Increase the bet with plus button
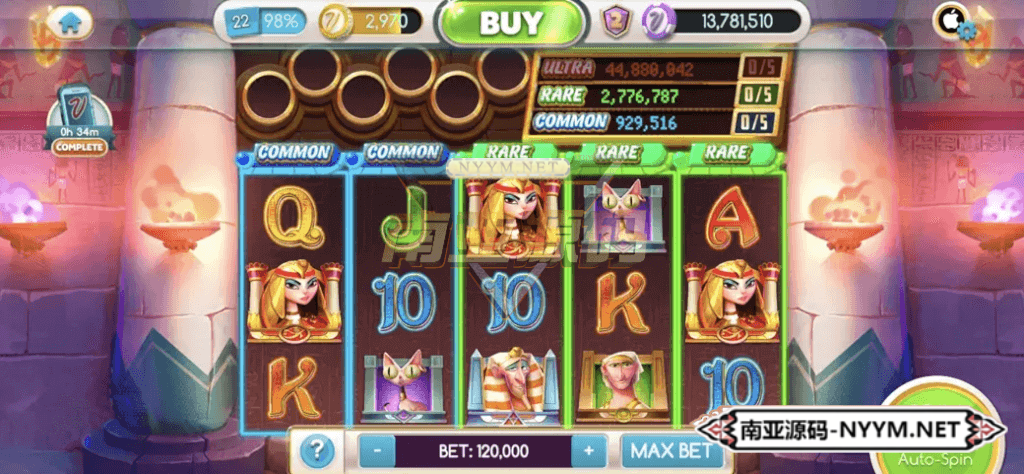Viewport: 1024px width, 474px height. pyautogui.click(x=589, y=450)
